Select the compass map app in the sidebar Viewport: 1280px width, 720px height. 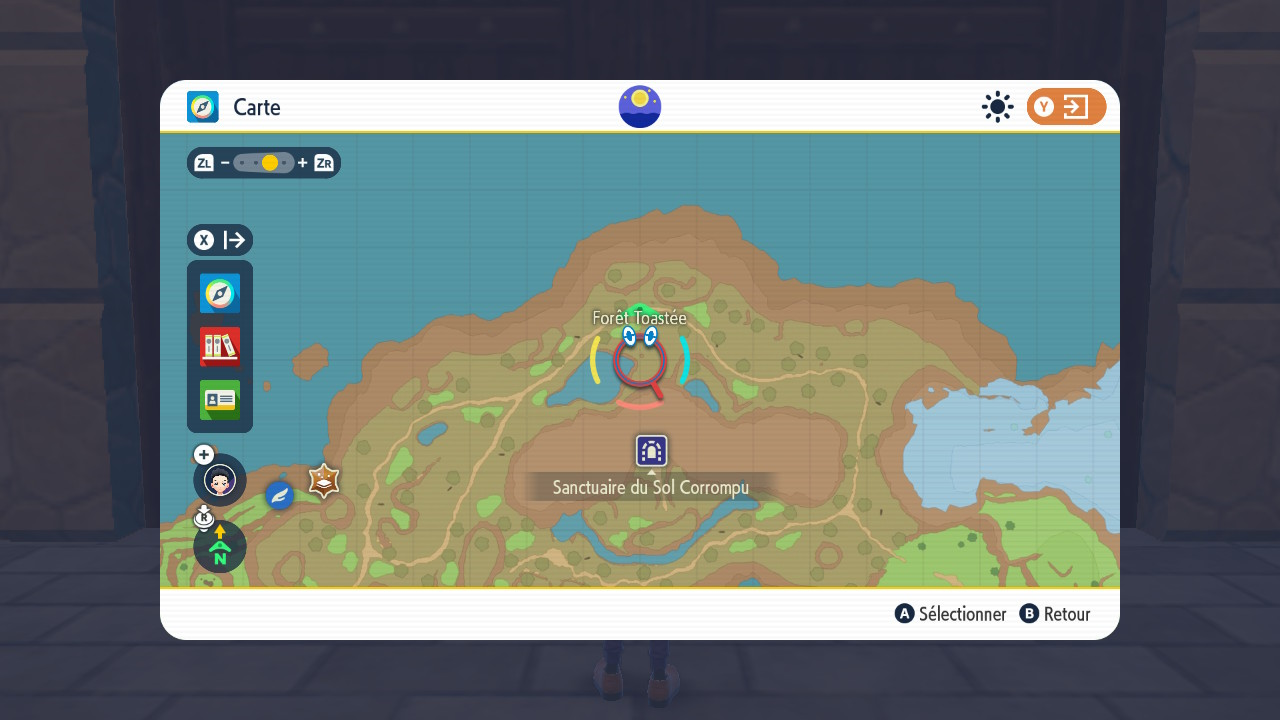click(x=220, y=294)
